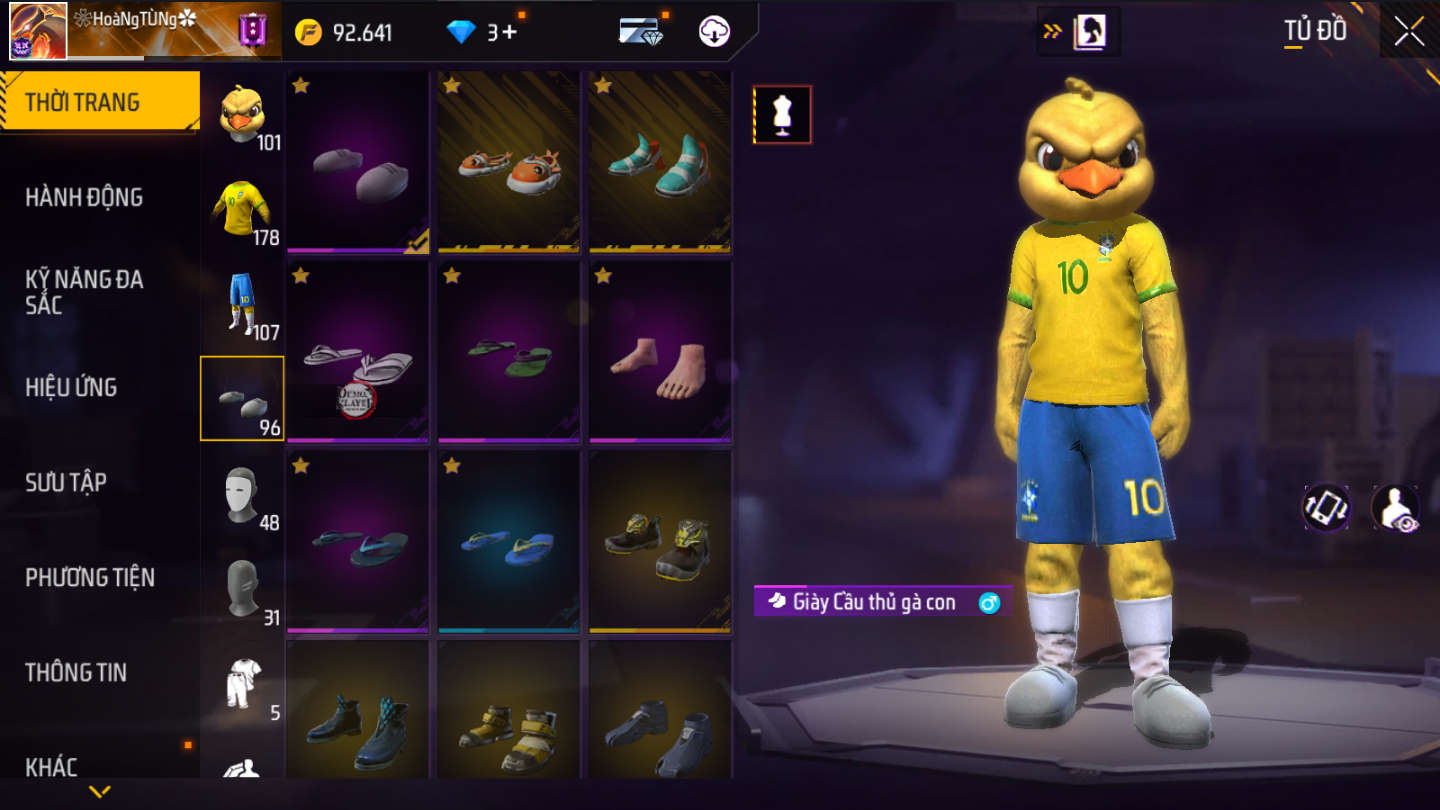
Task: Go to SƯU TẬP section
Action: coord(66,482)
